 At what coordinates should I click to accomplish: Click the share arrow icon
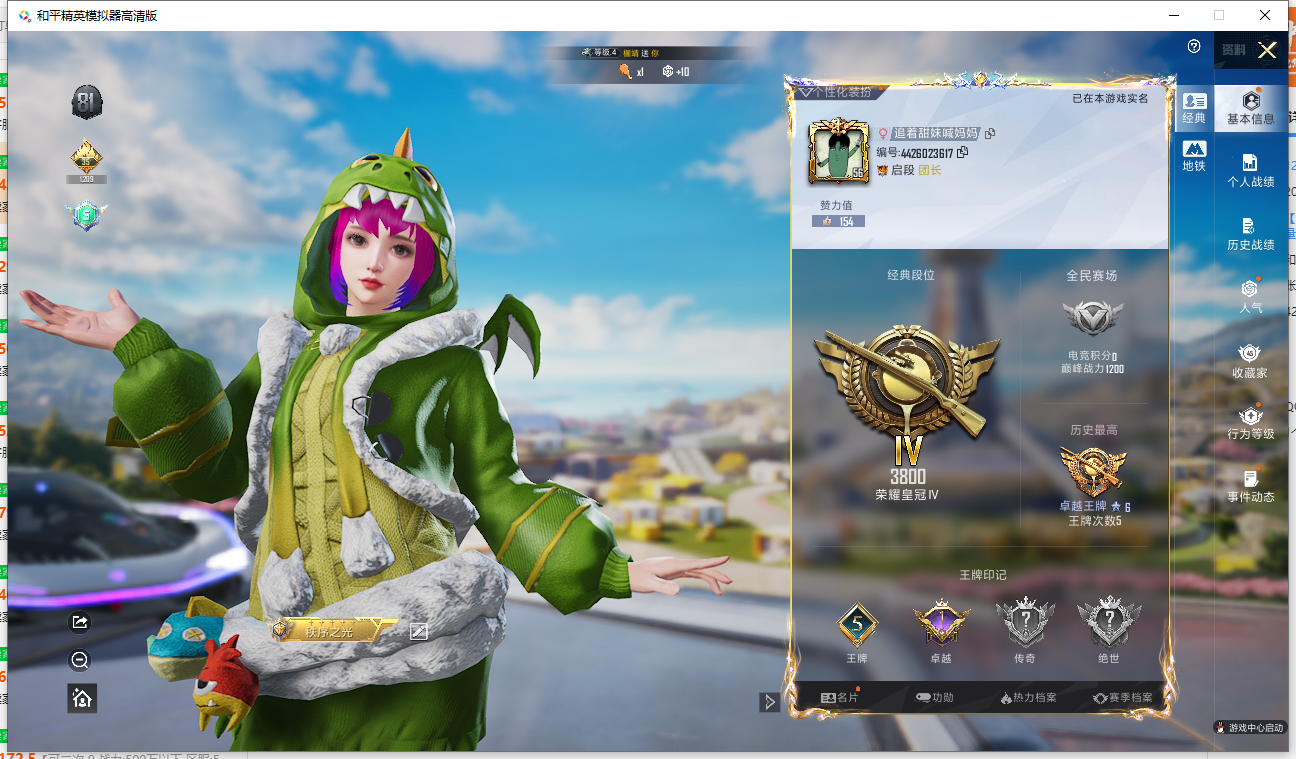pos(81,623)
